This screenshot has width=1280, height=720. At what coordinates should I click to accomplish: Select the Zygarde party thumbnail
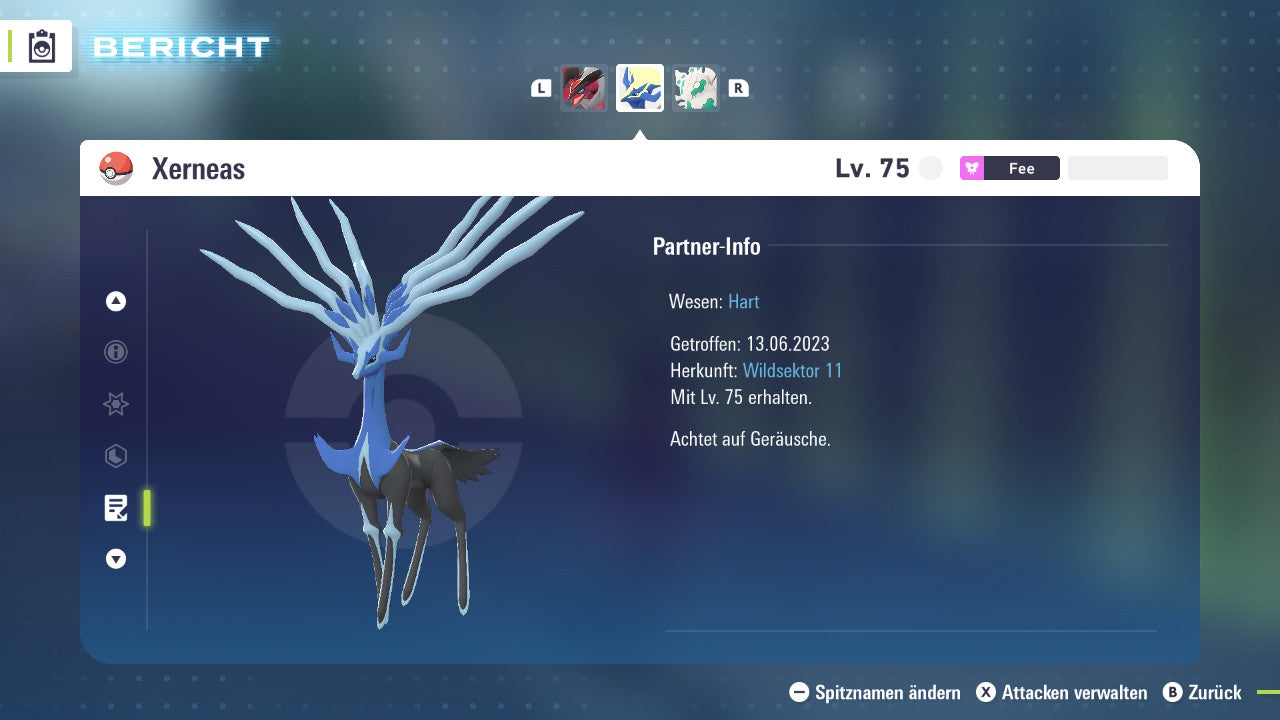[695, 88]
